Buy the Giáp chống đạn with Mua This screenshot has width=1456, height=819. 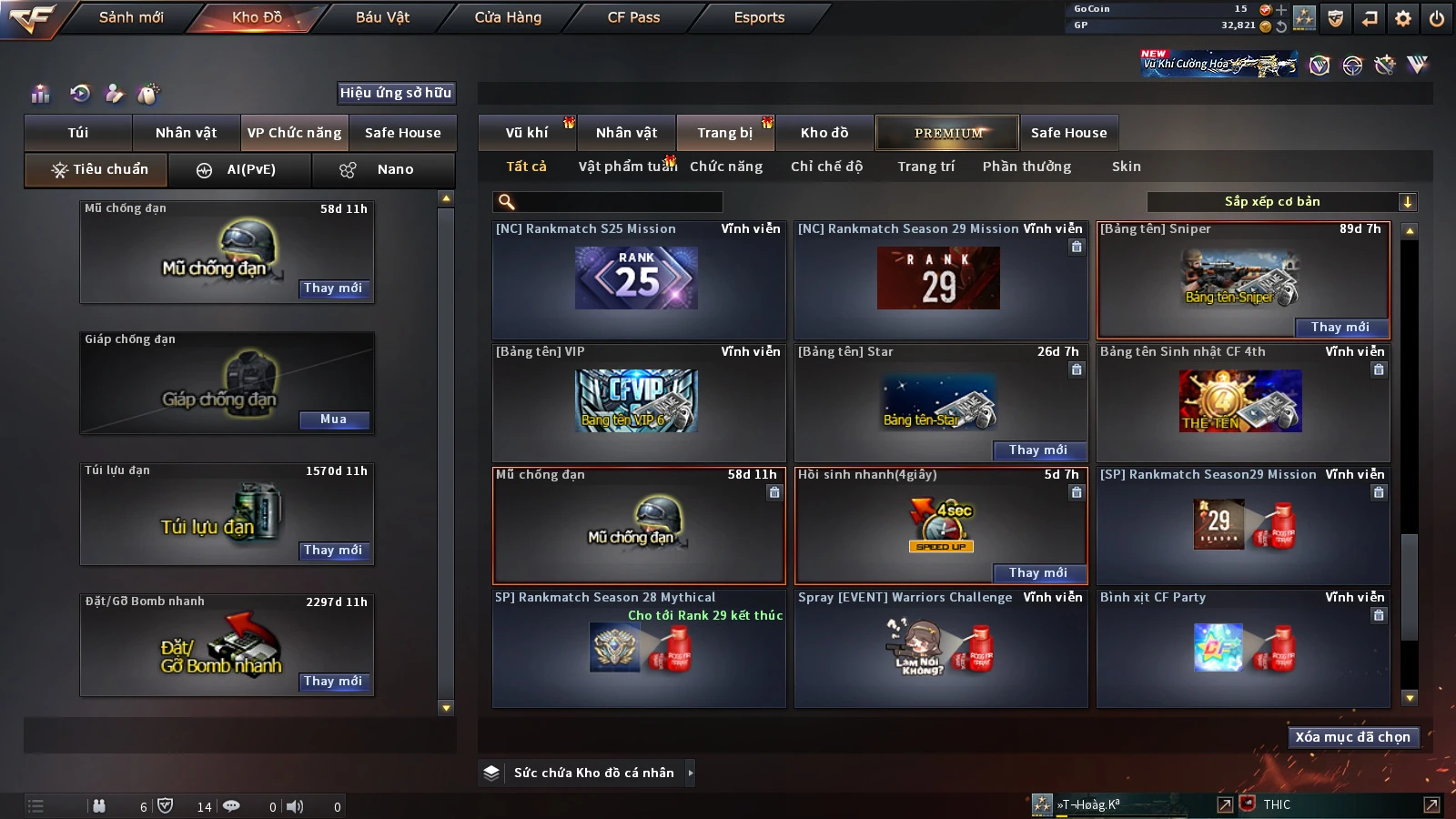pyautogui.click(x=333, y=420)
